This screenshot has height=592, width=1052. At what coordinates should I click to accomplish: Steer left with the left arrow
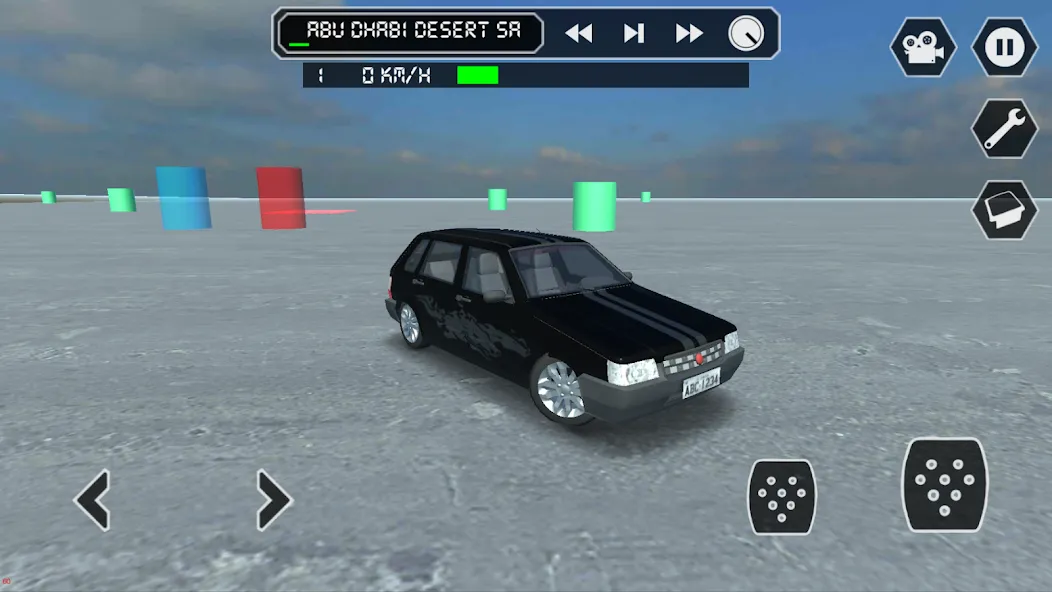(93, 500)
